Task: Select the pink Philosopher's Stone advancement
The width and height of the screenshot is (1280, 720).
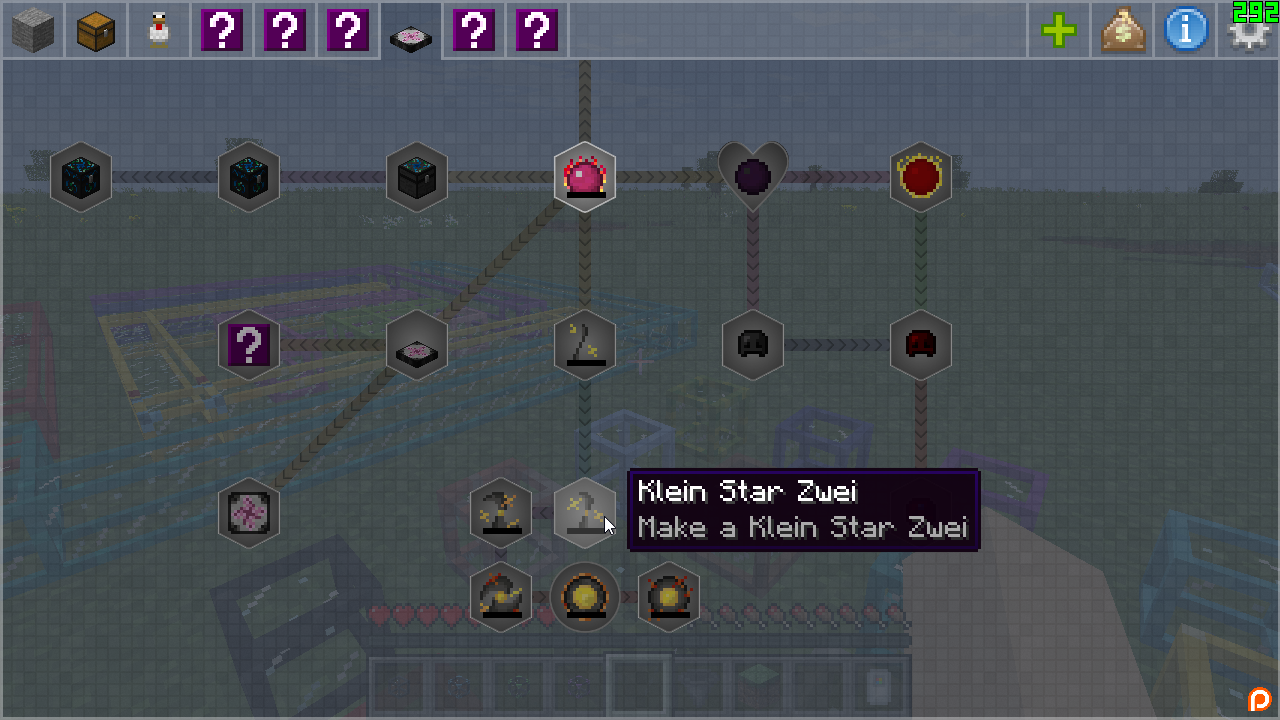Action: [585, 177]
